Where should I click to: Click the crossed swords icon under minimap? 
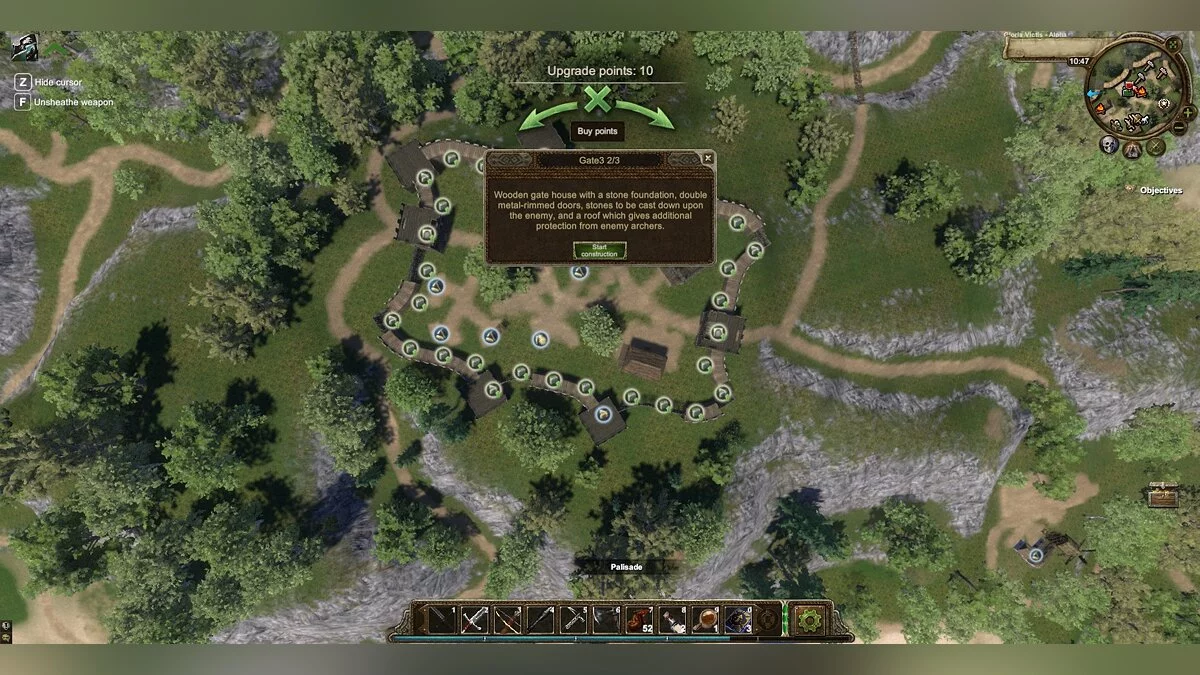[1156, 147]
